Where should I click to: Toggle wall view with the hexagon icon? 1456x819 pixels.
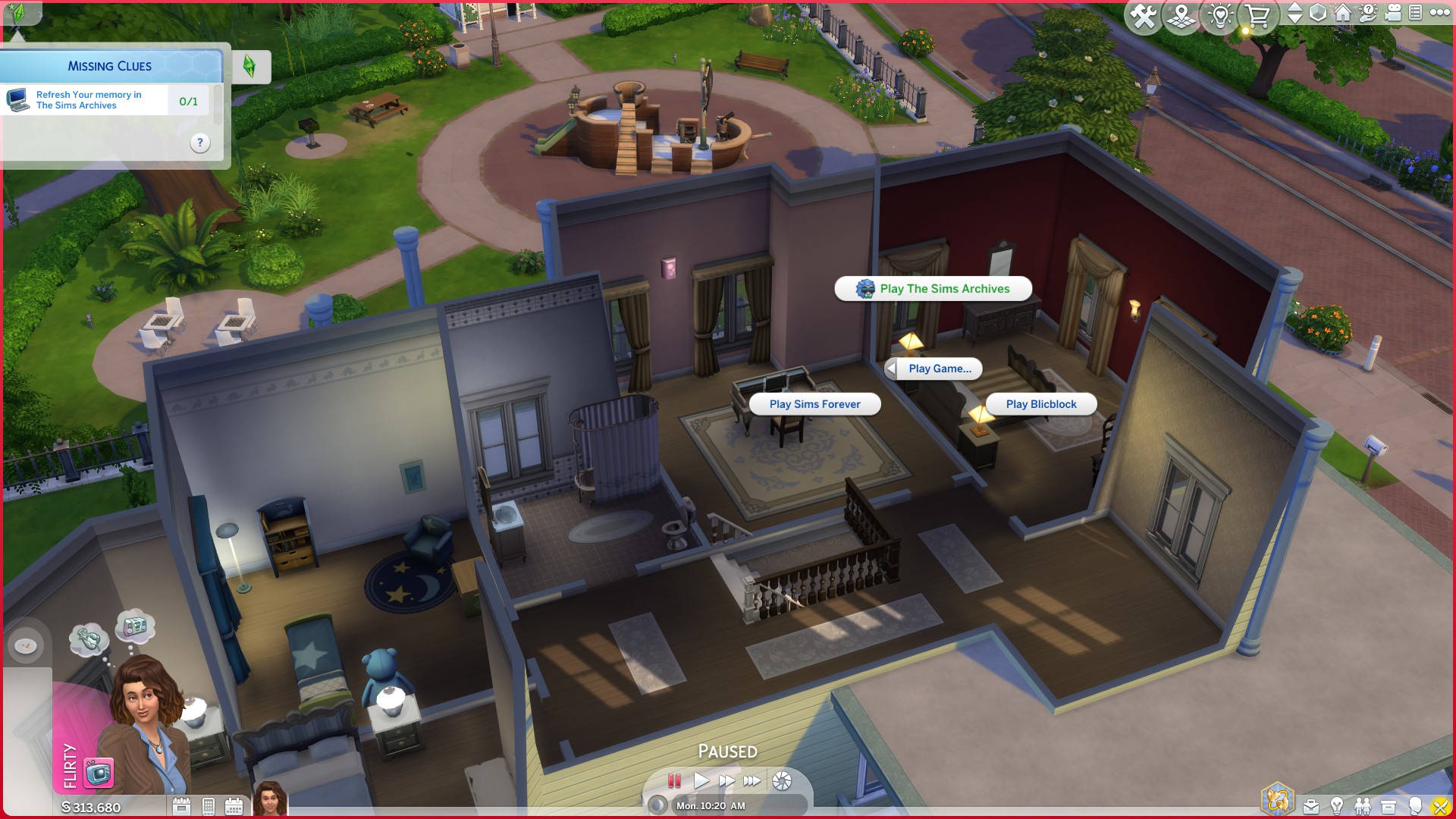coord(1317,13)
